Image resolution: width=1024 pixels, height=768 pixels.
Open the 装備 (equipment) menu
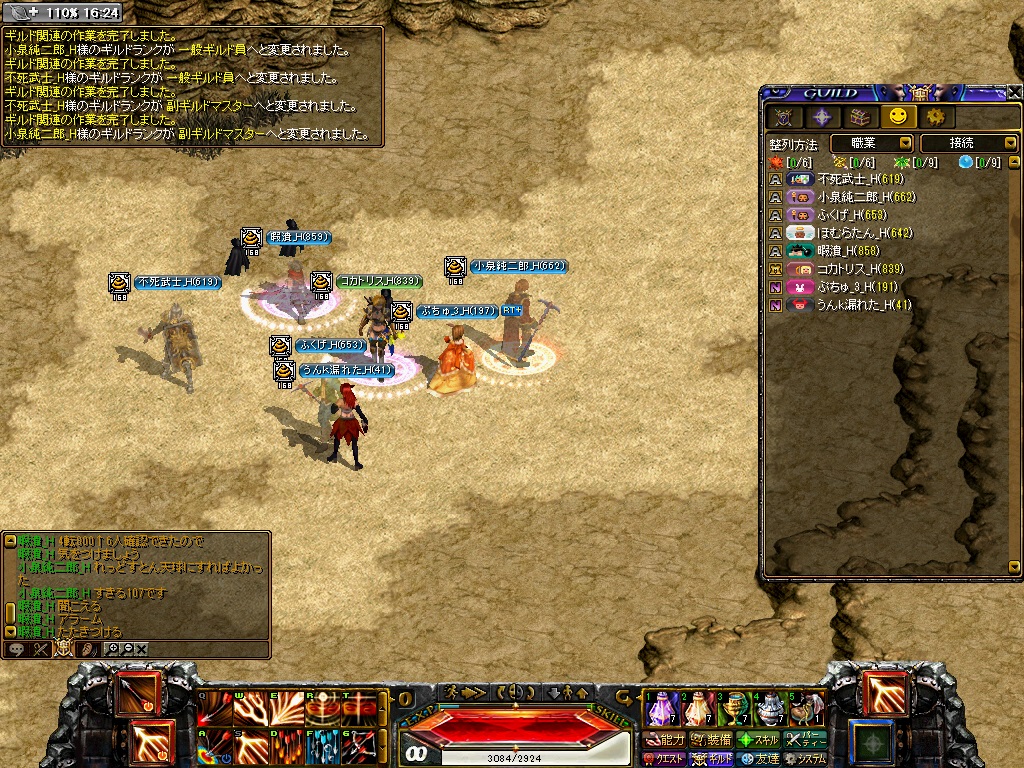(x=711, y=740)
